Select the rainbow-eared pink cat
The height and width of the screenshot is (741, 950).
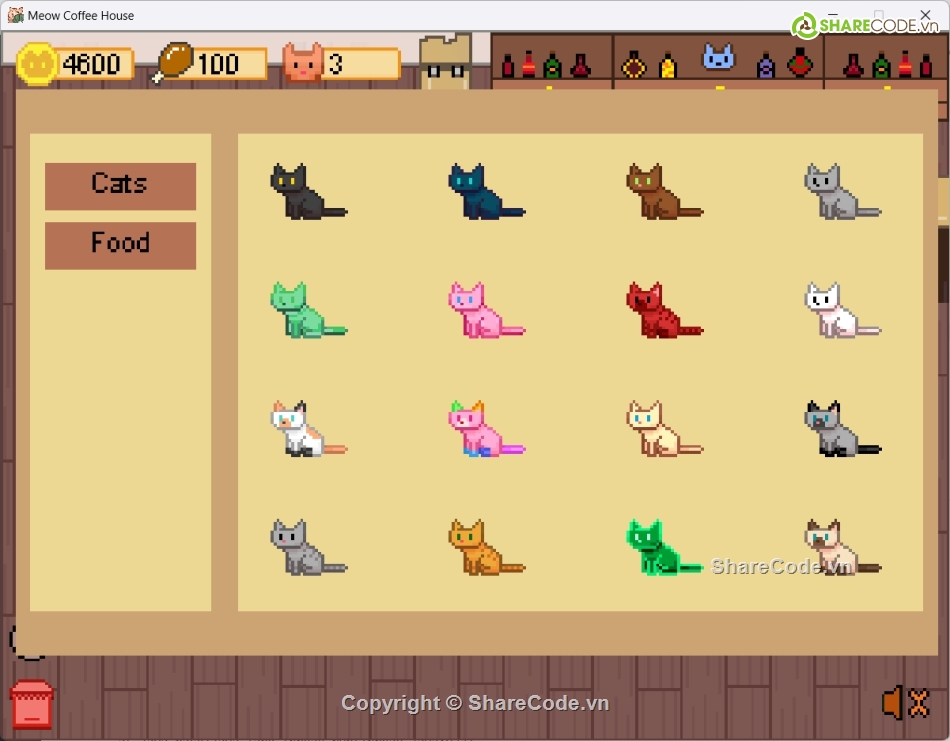click(x=479, y=429)
